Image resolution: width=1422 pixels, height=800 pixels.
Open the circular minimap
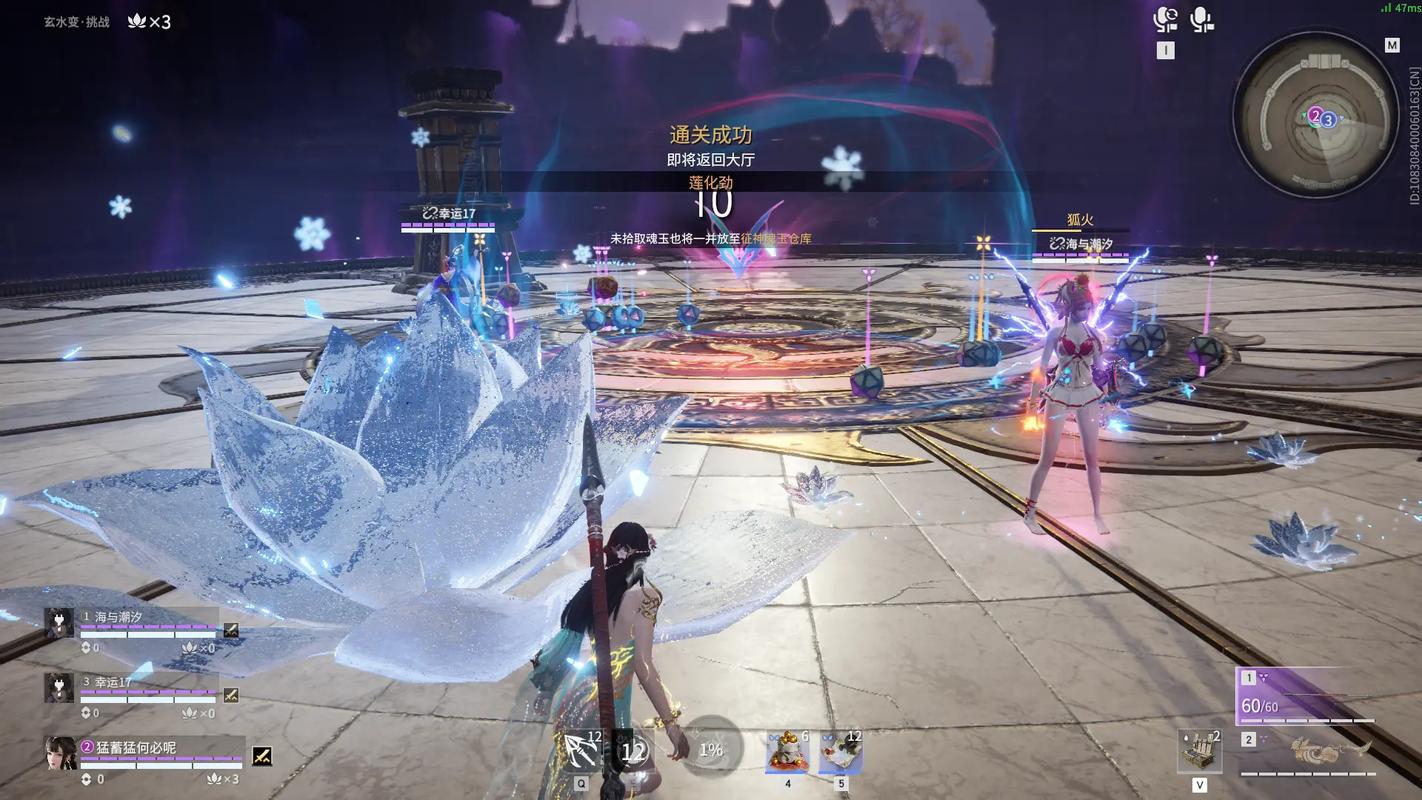tap(1314, 113)
